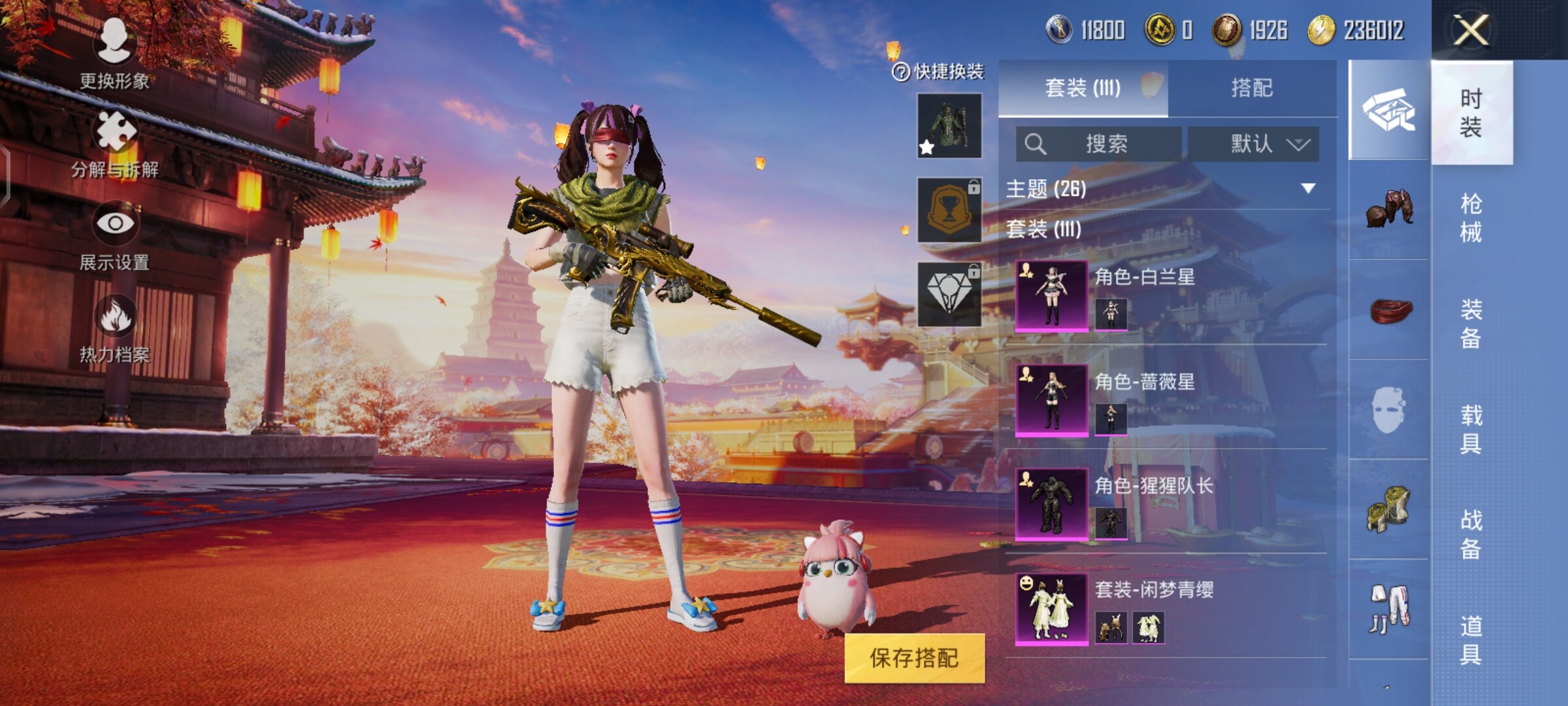Switch to the 搭配 tab
1568x706 pixels.
pyautogui.click(x=1252, y=88)
